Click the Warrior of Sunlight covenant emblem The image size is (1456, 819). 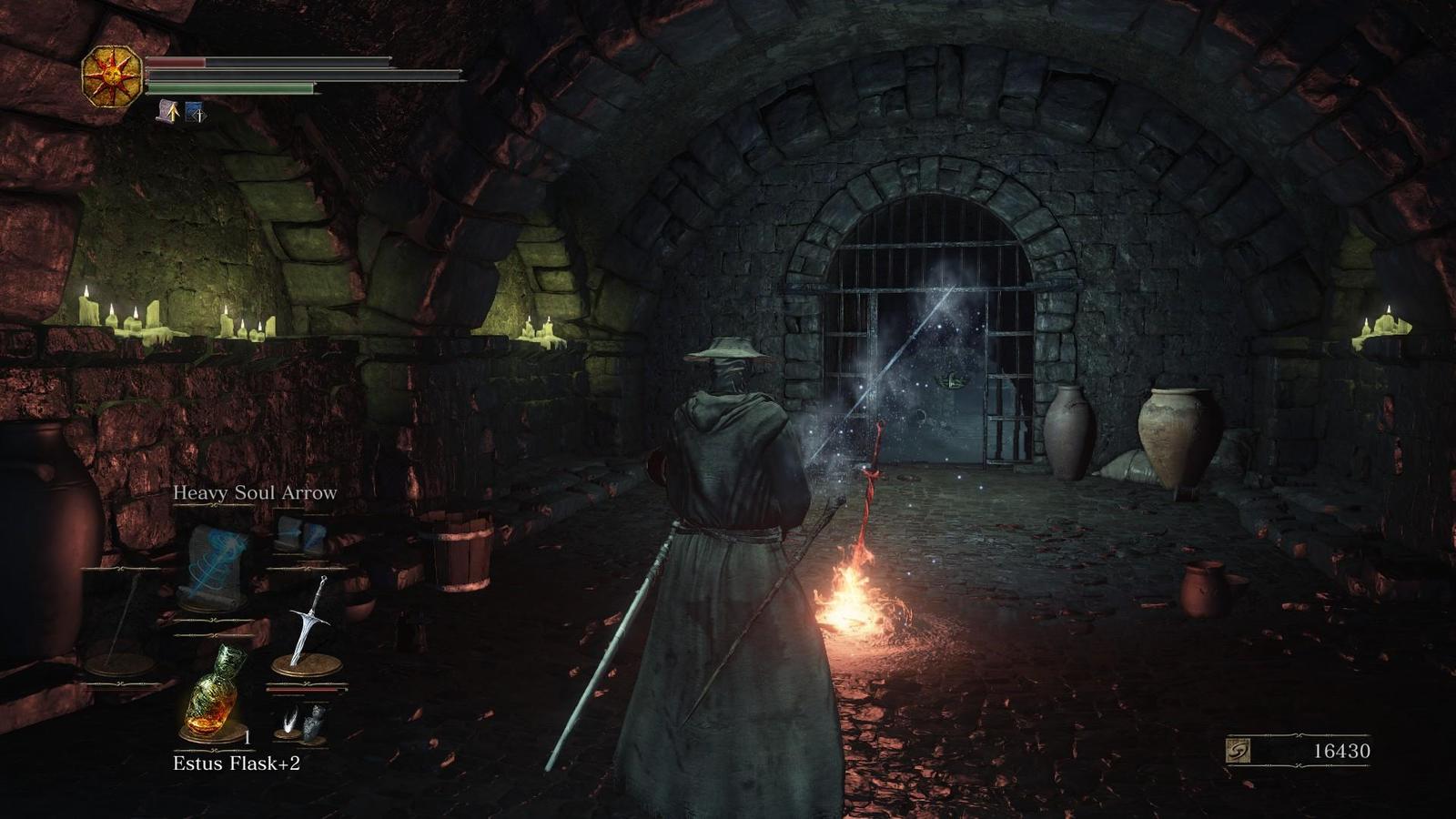click(112, 76)
